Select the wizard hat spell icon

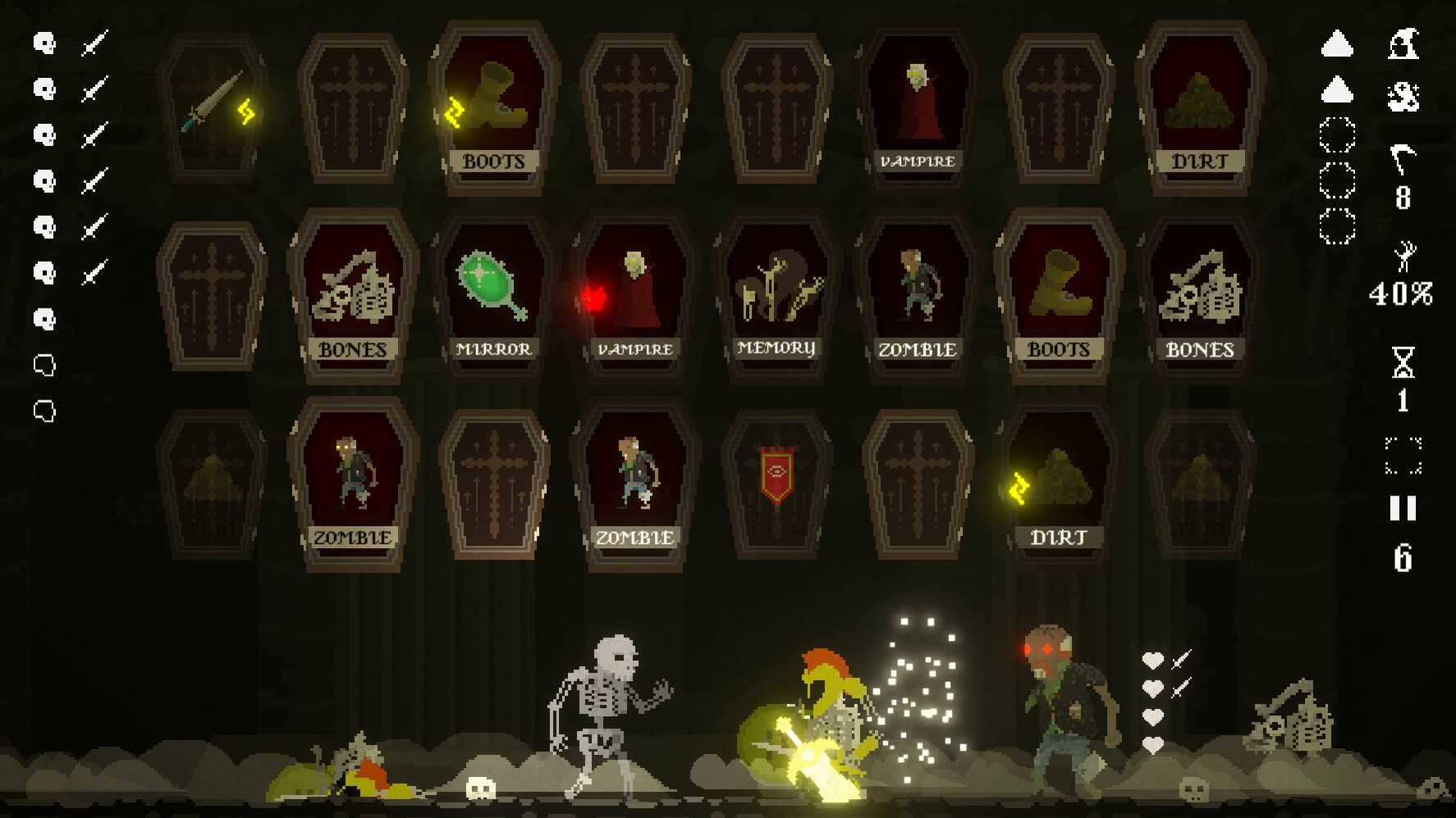1405,45
